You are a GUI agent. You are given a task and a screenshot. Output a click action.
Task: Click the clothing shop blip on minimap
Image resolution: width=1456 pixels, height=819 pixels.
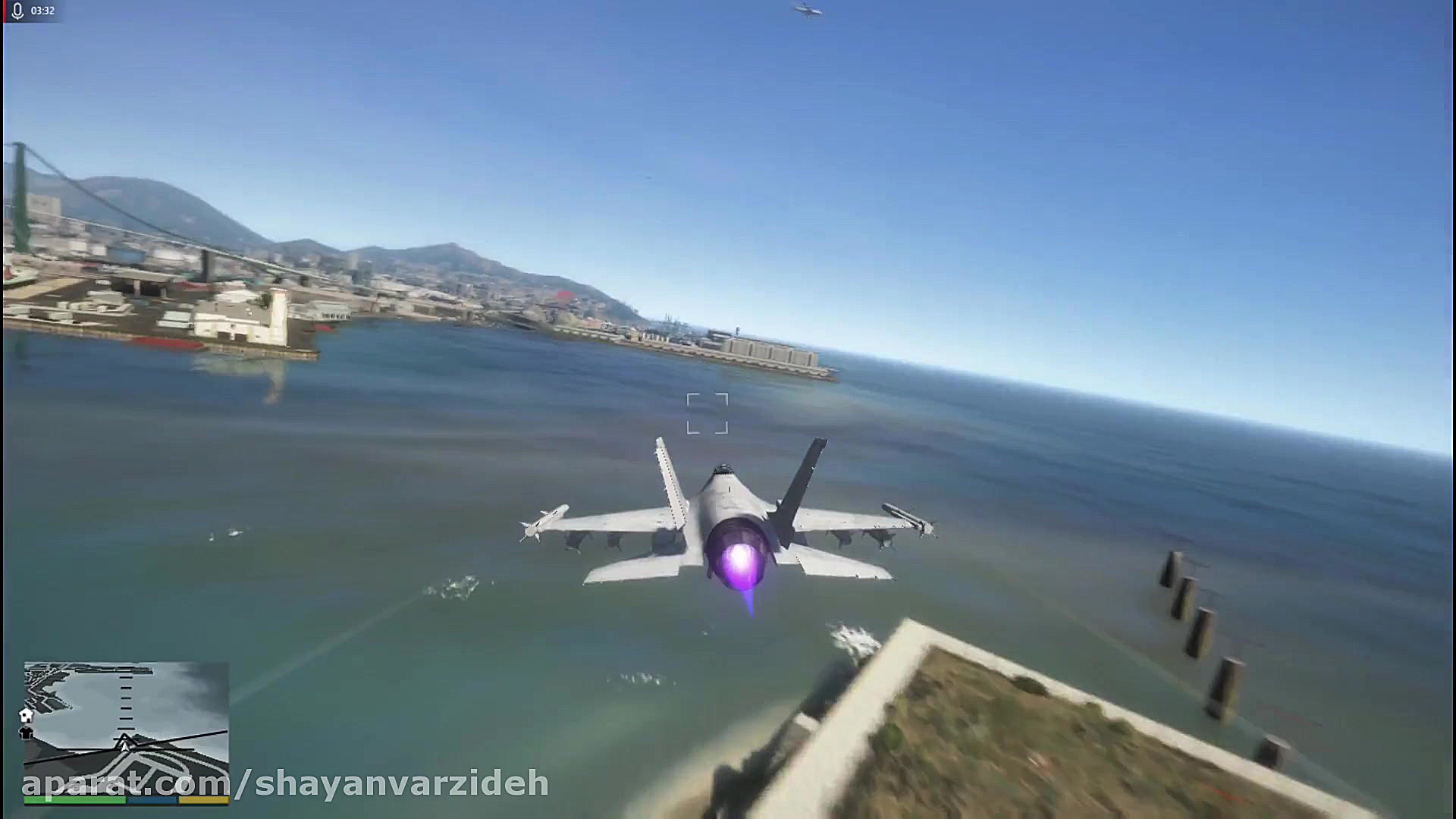coord(27,733)
